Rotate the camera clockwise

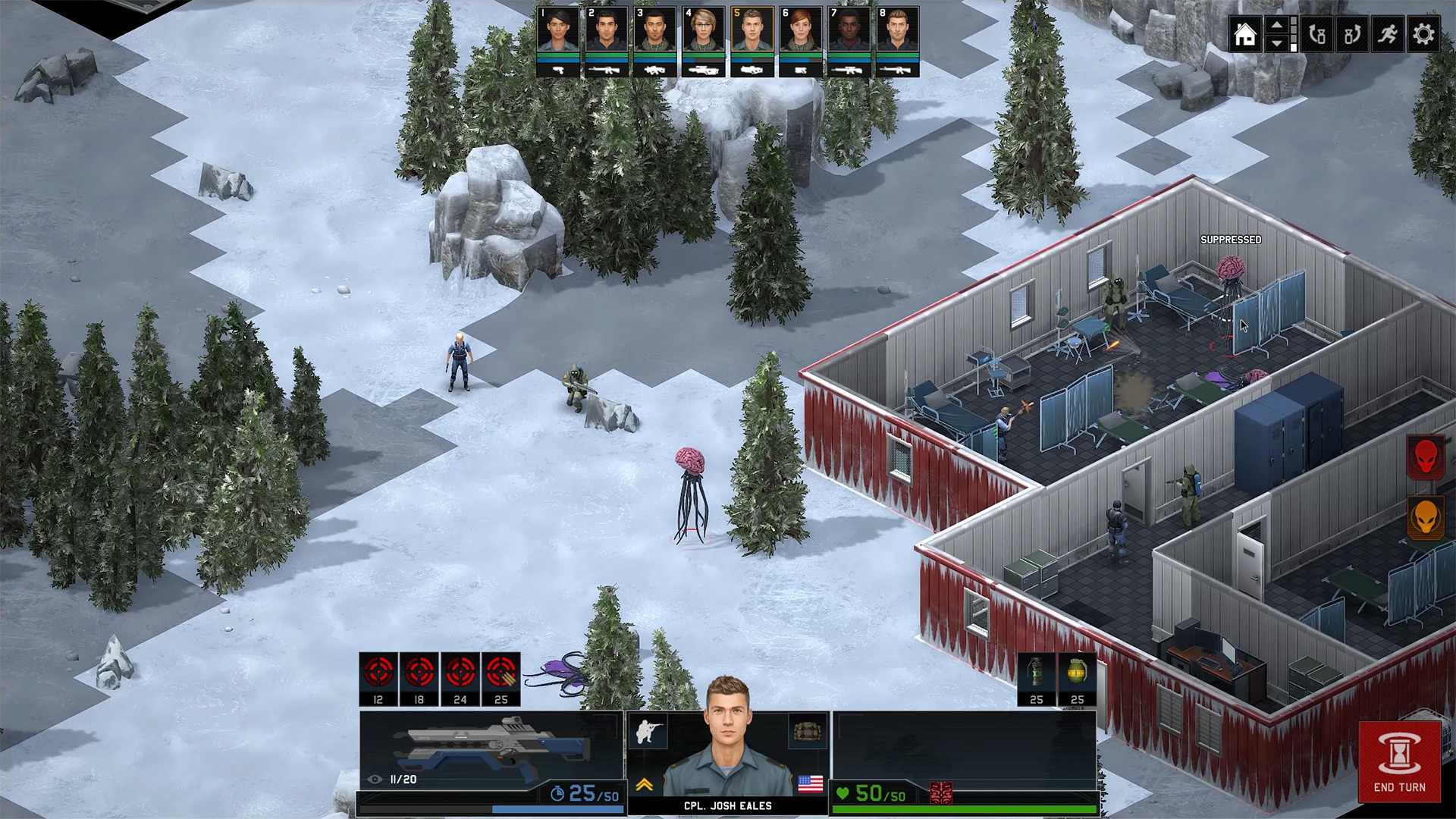coord(1354,34)
